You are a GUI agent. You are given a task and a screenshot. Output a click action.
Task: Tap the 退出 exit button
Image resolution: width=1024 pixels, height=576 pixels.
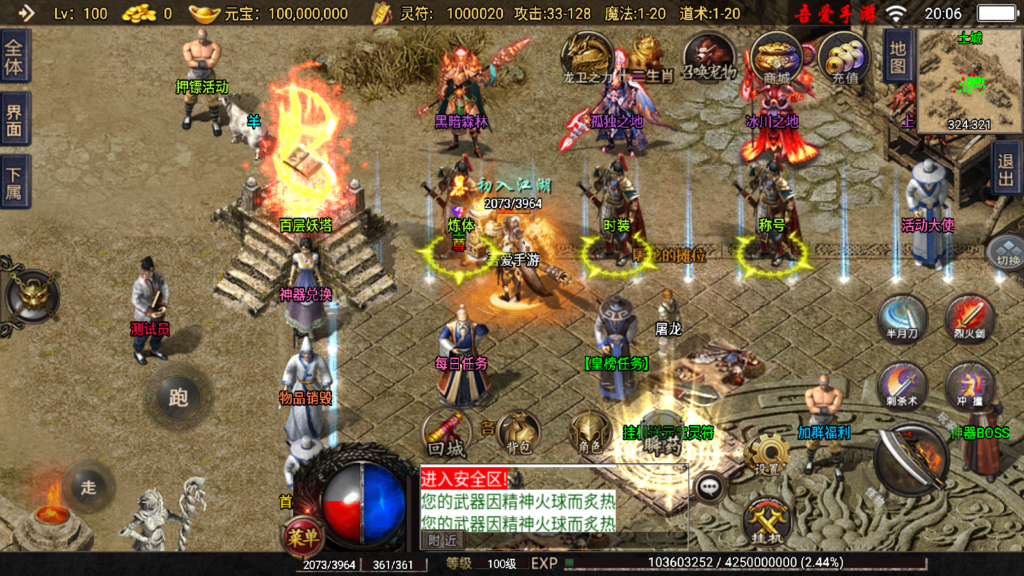[1006, 169]
